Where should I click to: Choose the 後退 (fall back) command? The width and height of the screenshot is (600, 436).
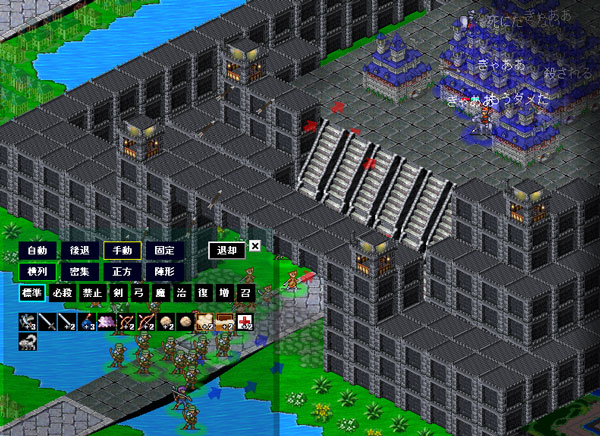[x=80, y=251]
